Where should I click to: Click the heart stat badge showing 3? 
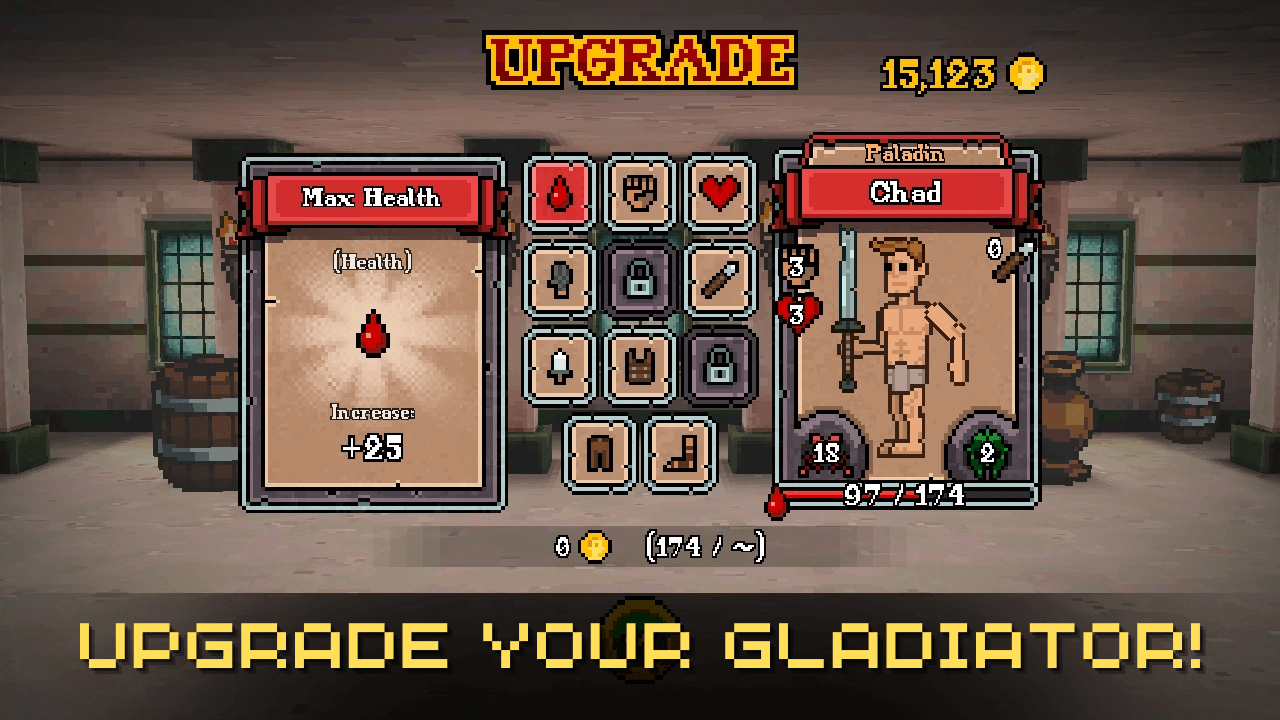click(x=795, y=310)
